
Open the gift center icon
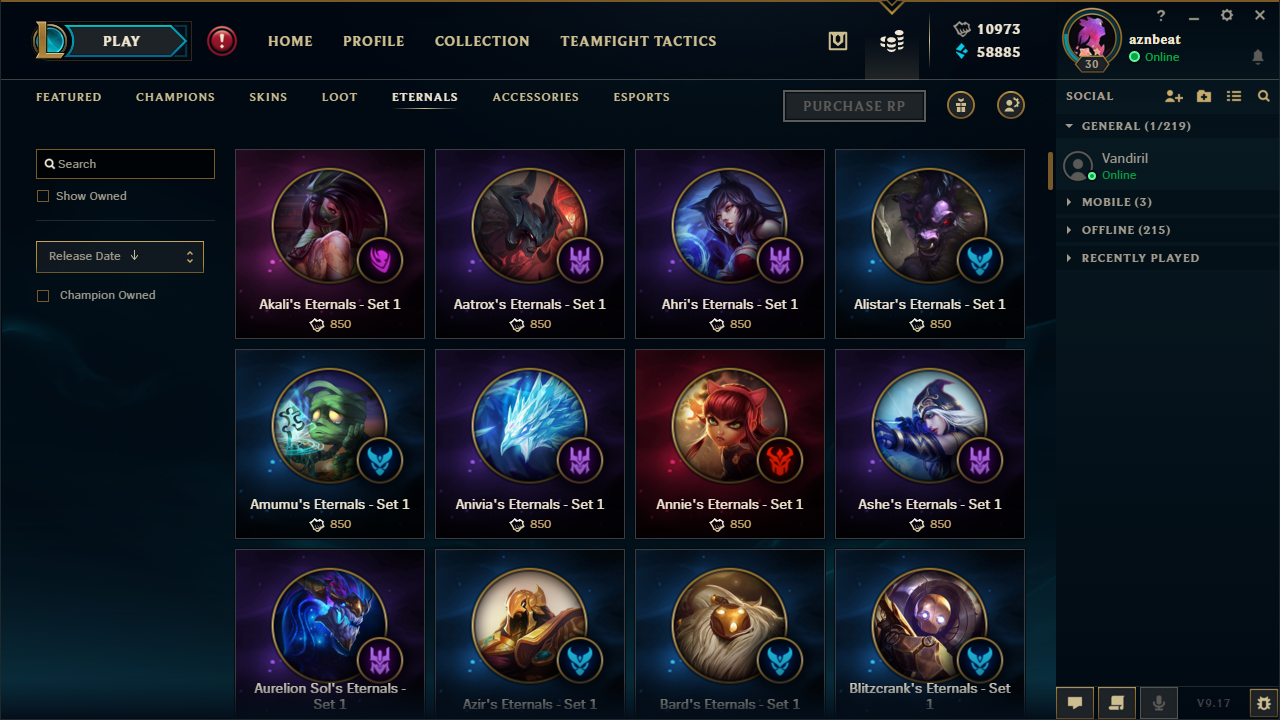(960, 104)
